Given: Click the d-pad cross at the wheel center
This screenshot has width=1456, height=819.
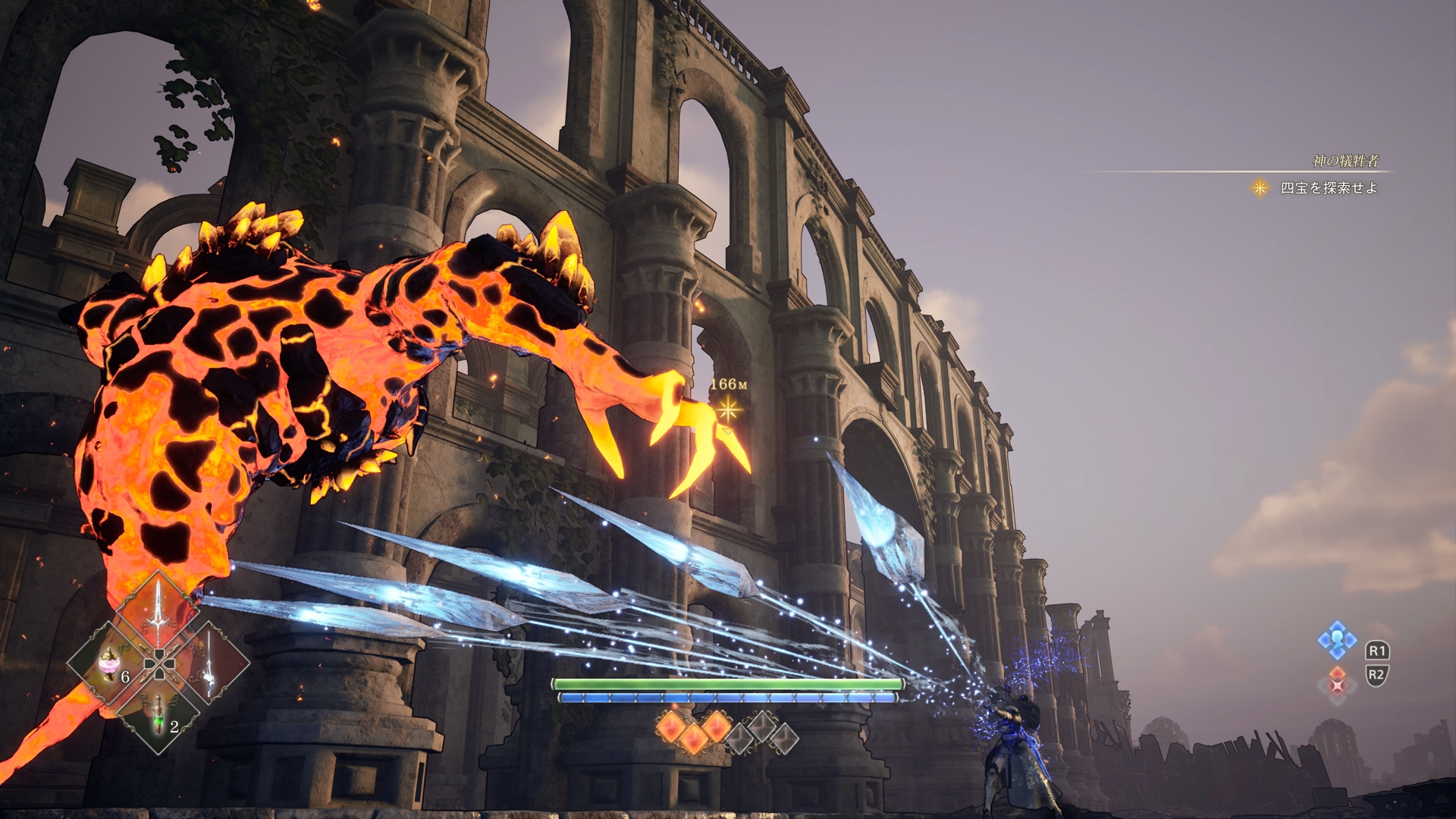Looking at the screenshot, I should (159, 664).
